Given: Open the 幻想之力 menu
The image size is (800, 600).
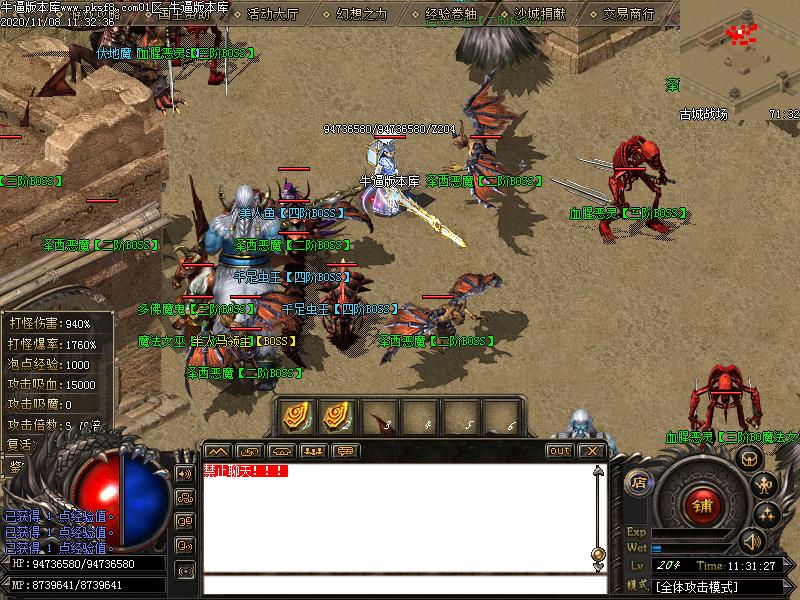Looking at the screenshot, I should pos(361,15).
